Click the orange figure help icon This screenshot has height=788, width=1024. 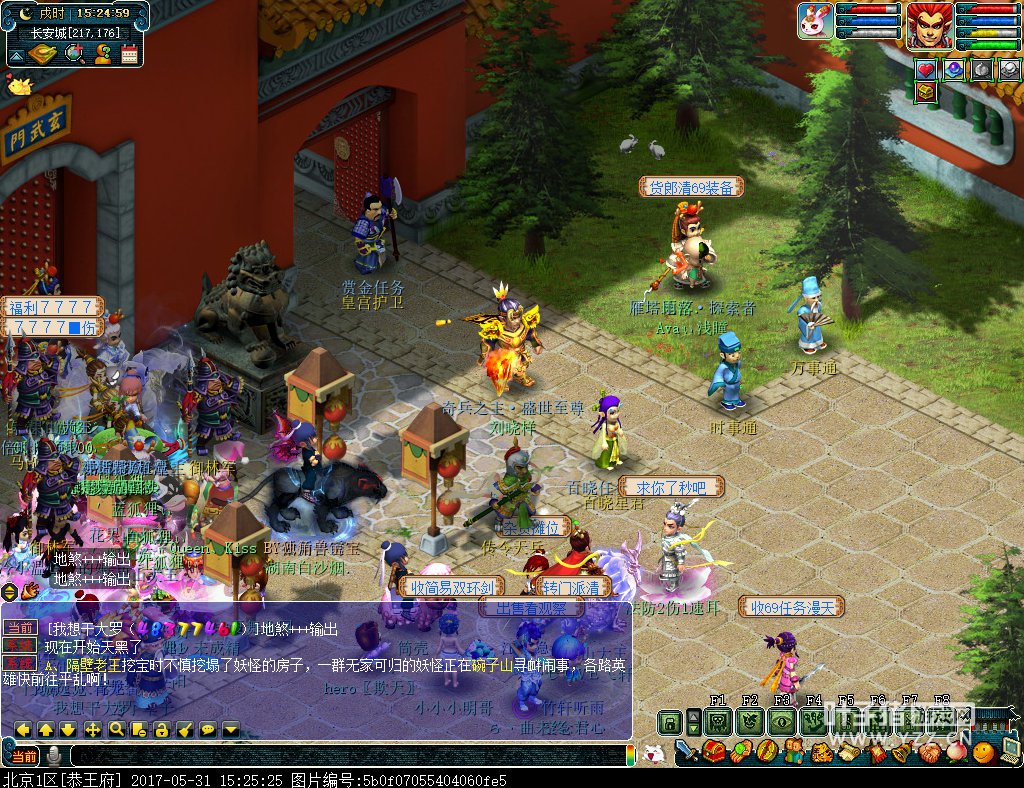pos(102,53)
